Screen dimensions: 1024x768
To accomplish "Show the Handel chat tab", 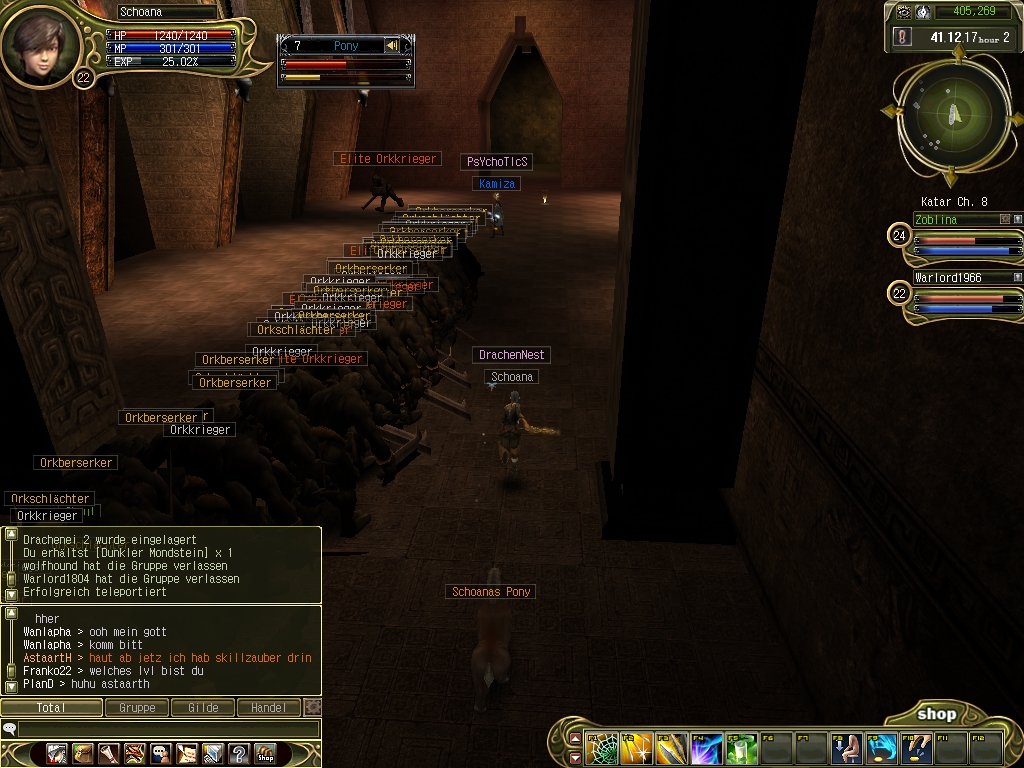I will point(268,708).
